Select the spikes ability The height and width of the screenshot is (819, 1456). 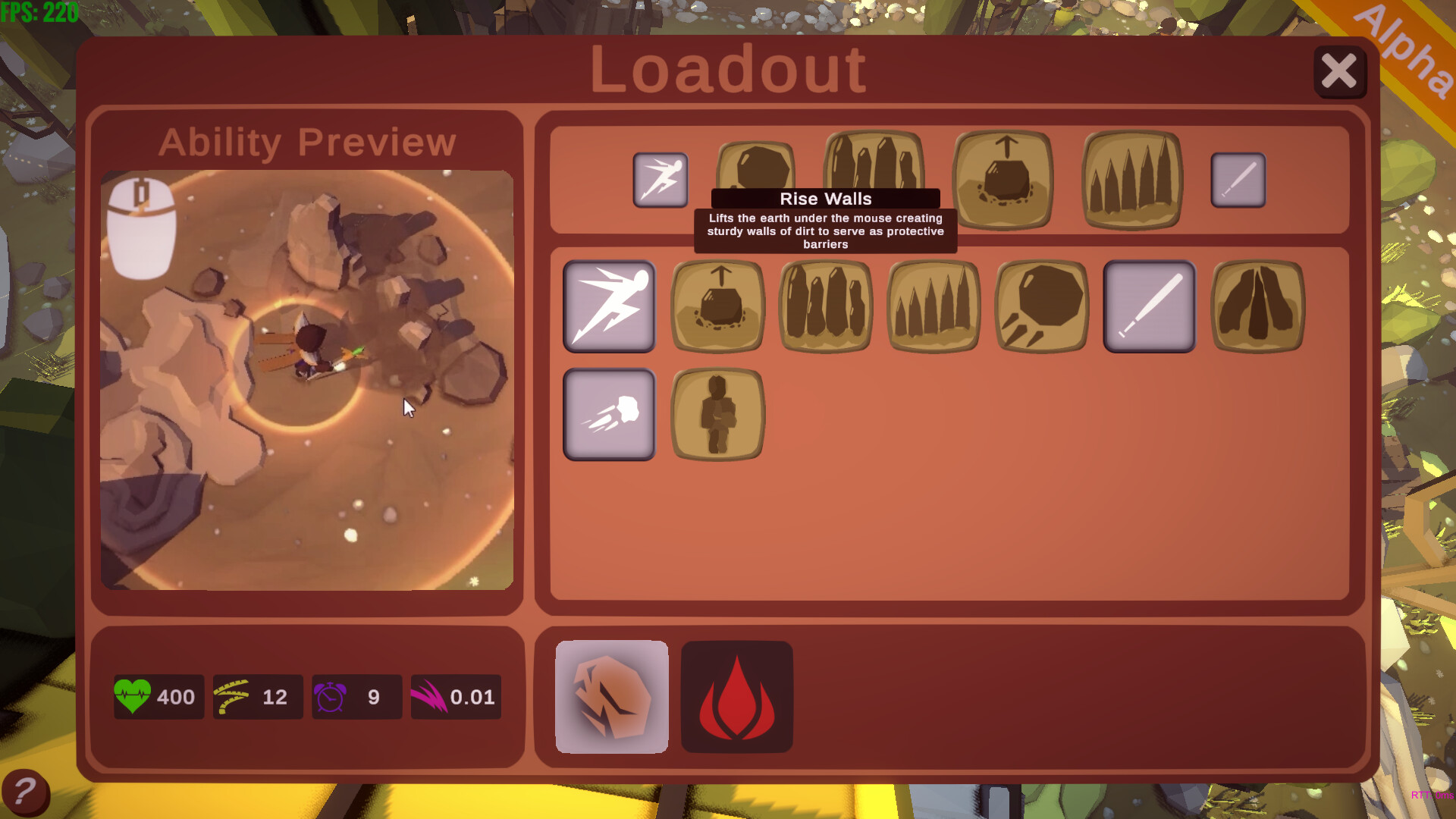click(934, 306)
